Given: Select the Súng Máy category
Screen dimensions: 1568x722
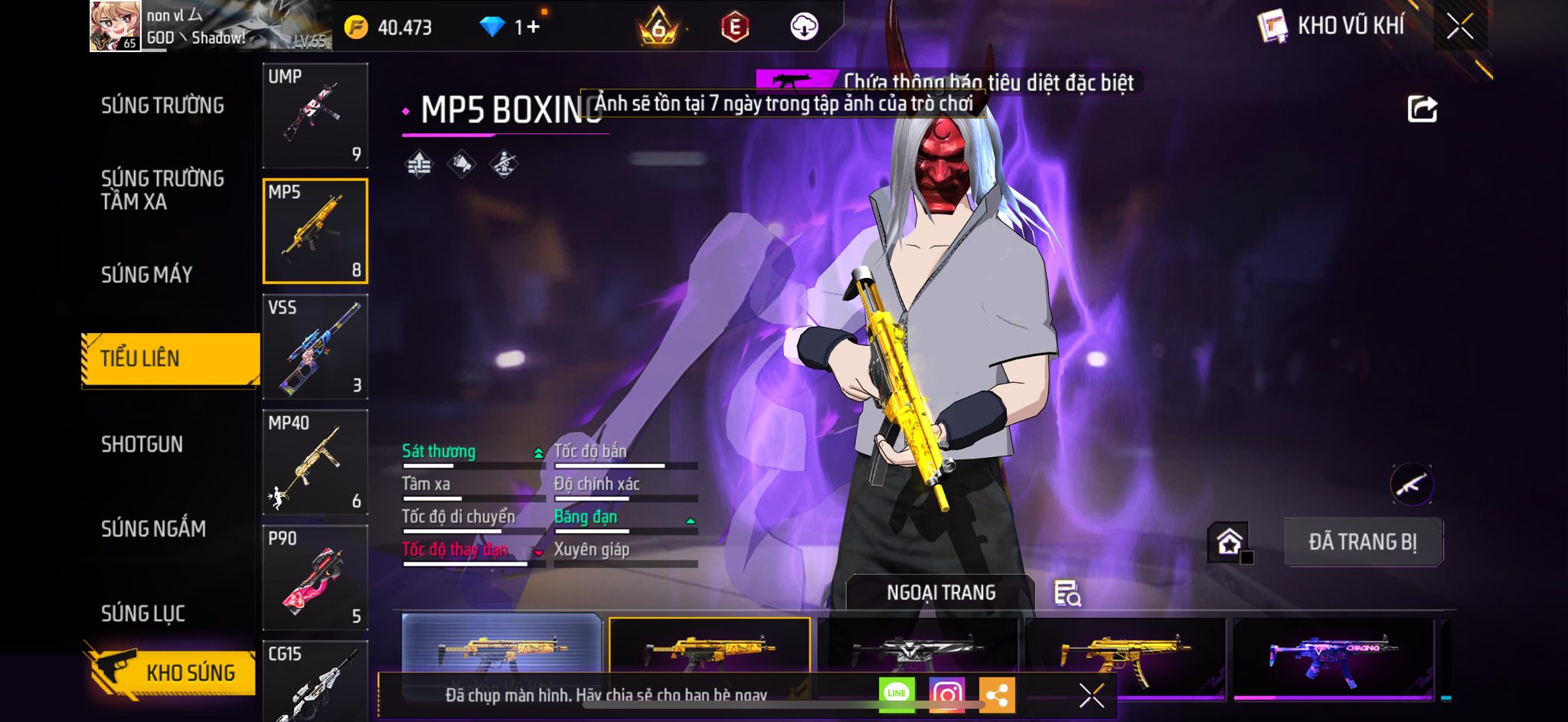Looking at the screenshot, I should click(146, 274).
